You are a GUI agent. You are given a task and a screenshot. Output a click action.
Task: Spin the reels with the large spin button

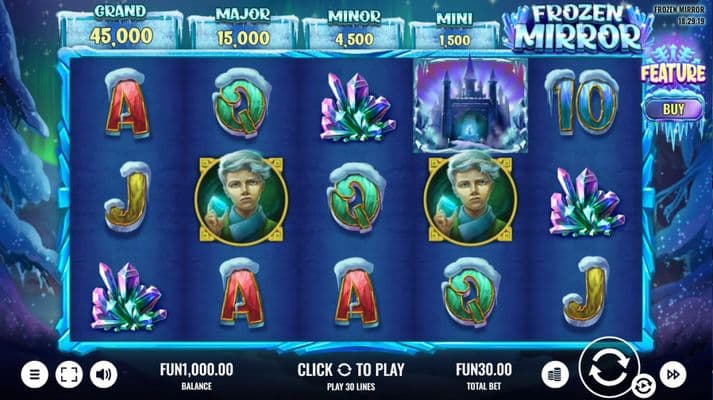click(x=606, y=367)
